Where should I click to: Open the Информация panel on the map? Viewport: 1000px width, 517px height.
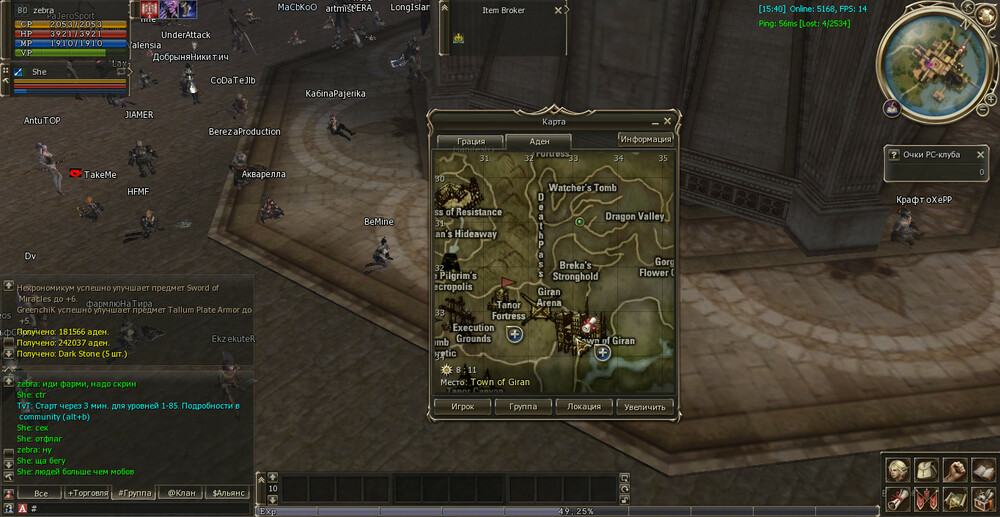[x=644, y=139]
